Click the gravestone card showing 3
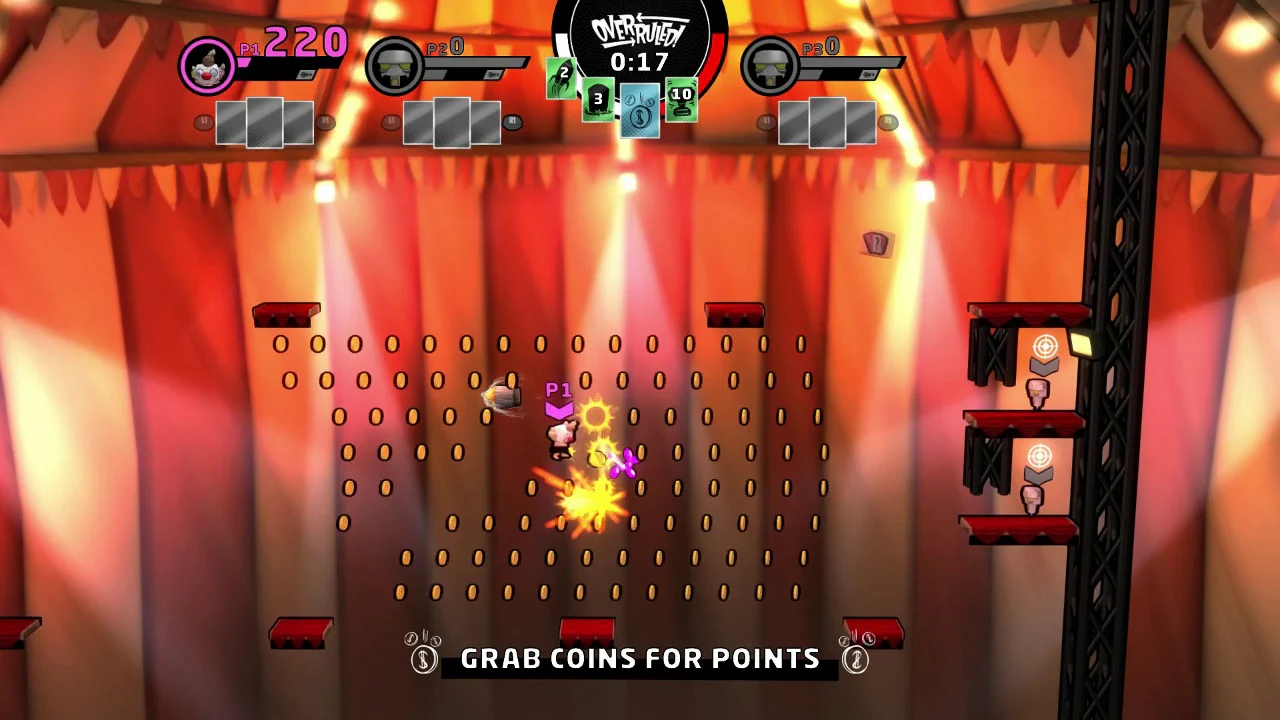Screen dimensions: 1280x720 pos(597,100)
